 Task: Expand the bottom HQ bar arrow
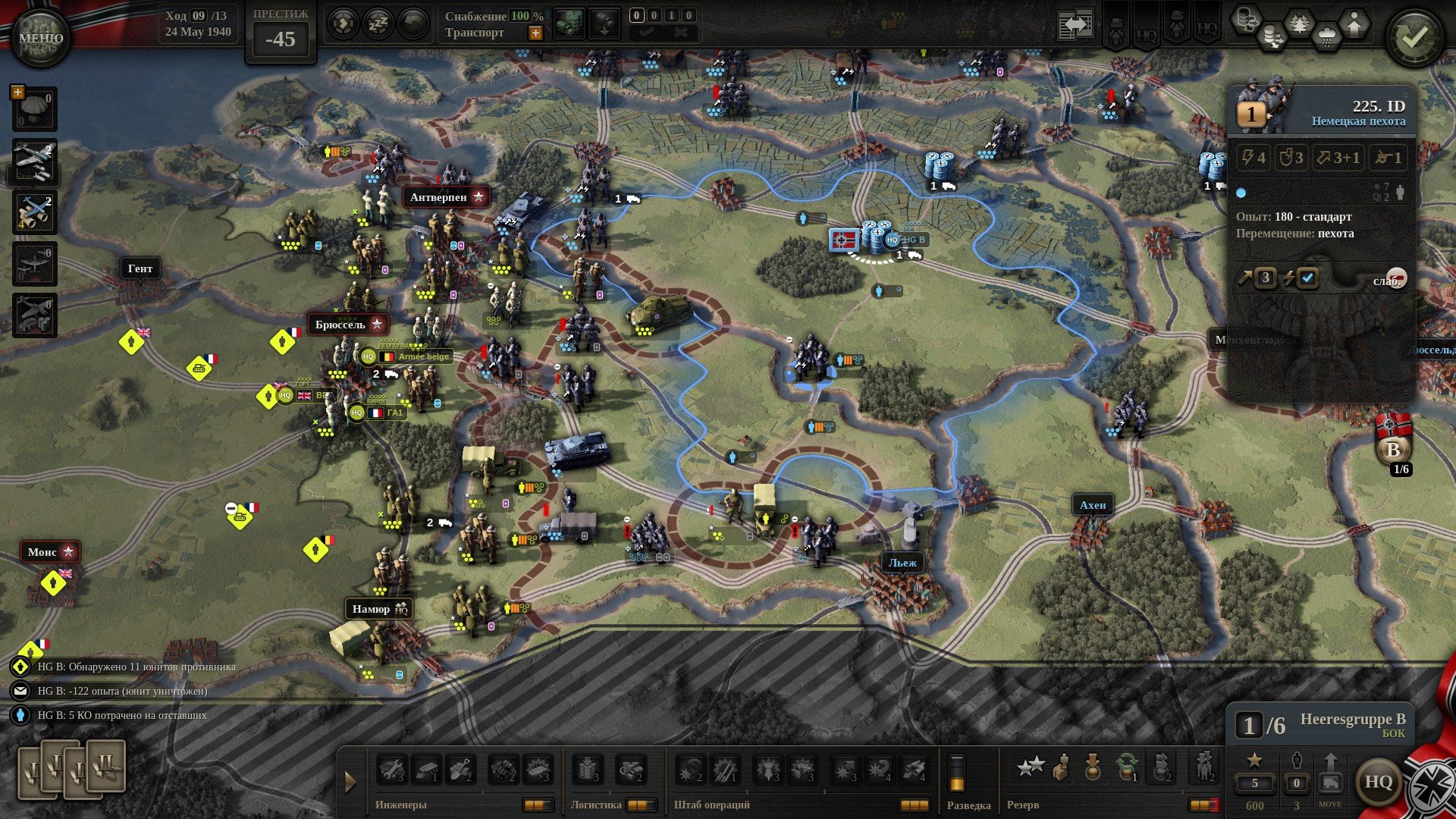click(350, 782)
